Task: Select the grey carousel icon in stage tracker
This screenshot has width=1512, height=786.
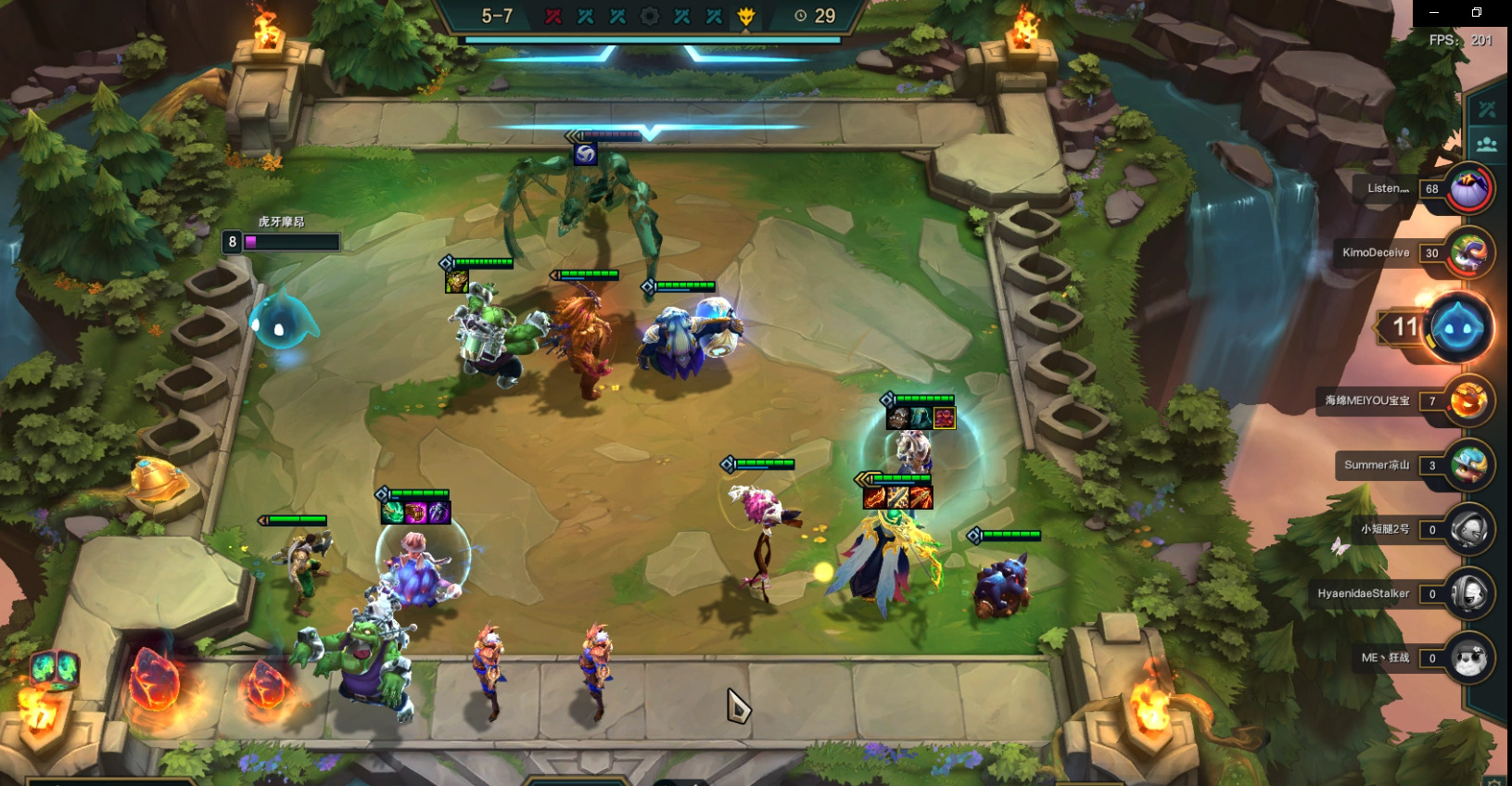Action: coord(650,17)
